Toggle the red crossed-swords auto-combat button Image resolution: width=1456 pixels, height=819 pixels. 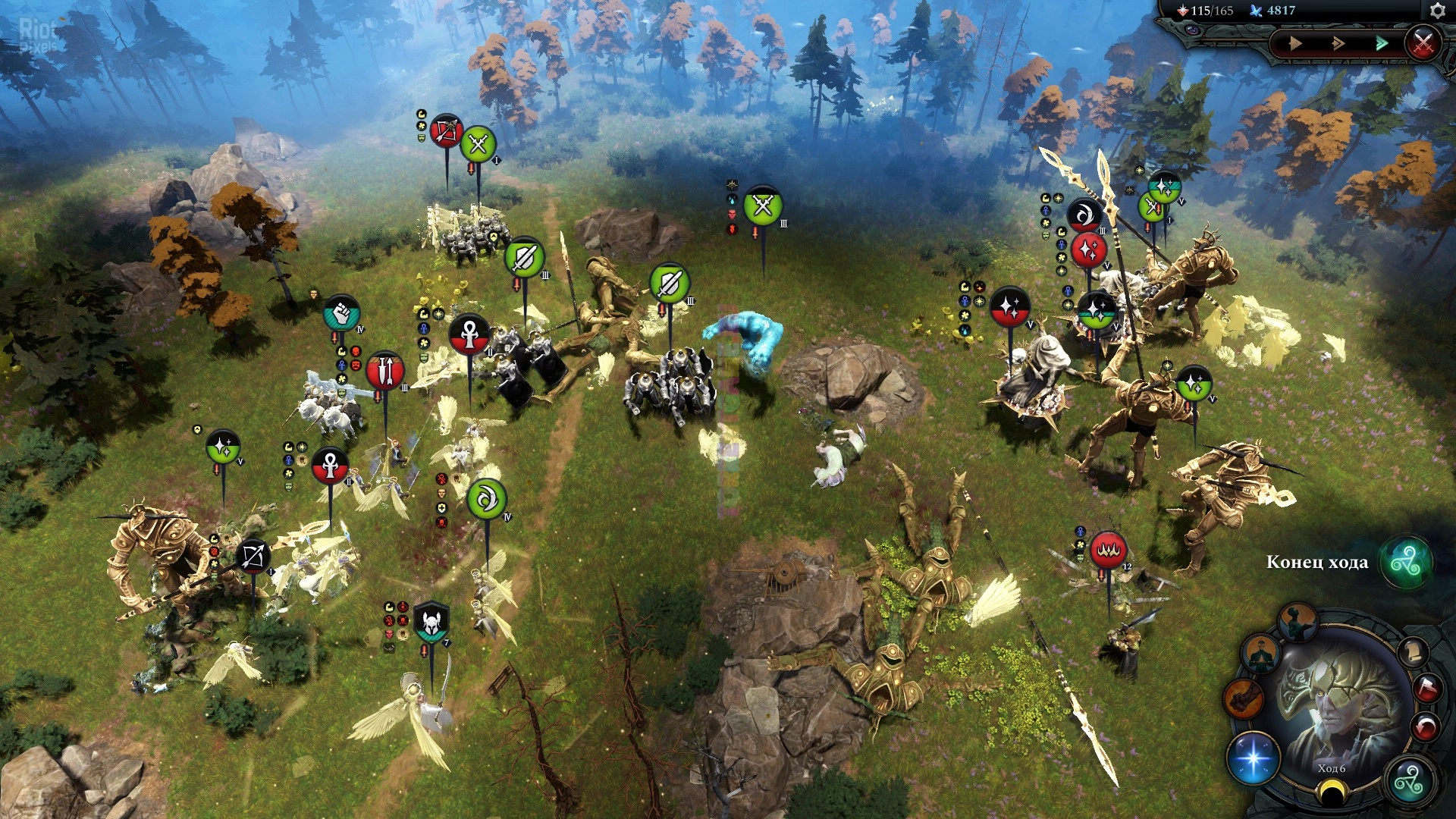1423,42
